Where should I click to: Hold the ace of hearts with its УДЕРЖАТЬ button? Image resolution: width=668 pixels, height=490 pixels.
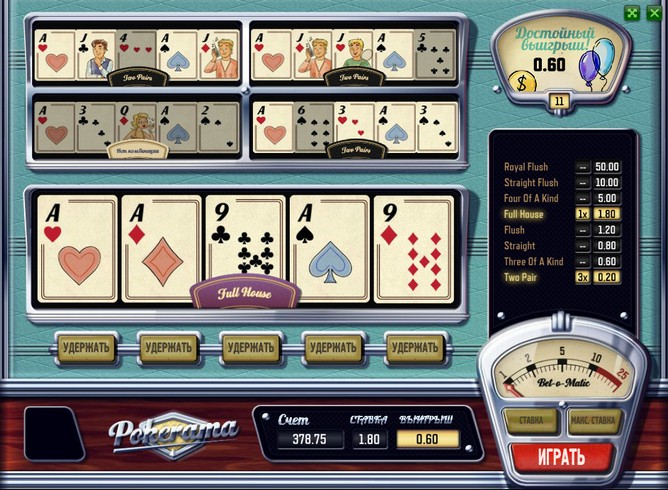pyautogui.click(x=85, y=348)
